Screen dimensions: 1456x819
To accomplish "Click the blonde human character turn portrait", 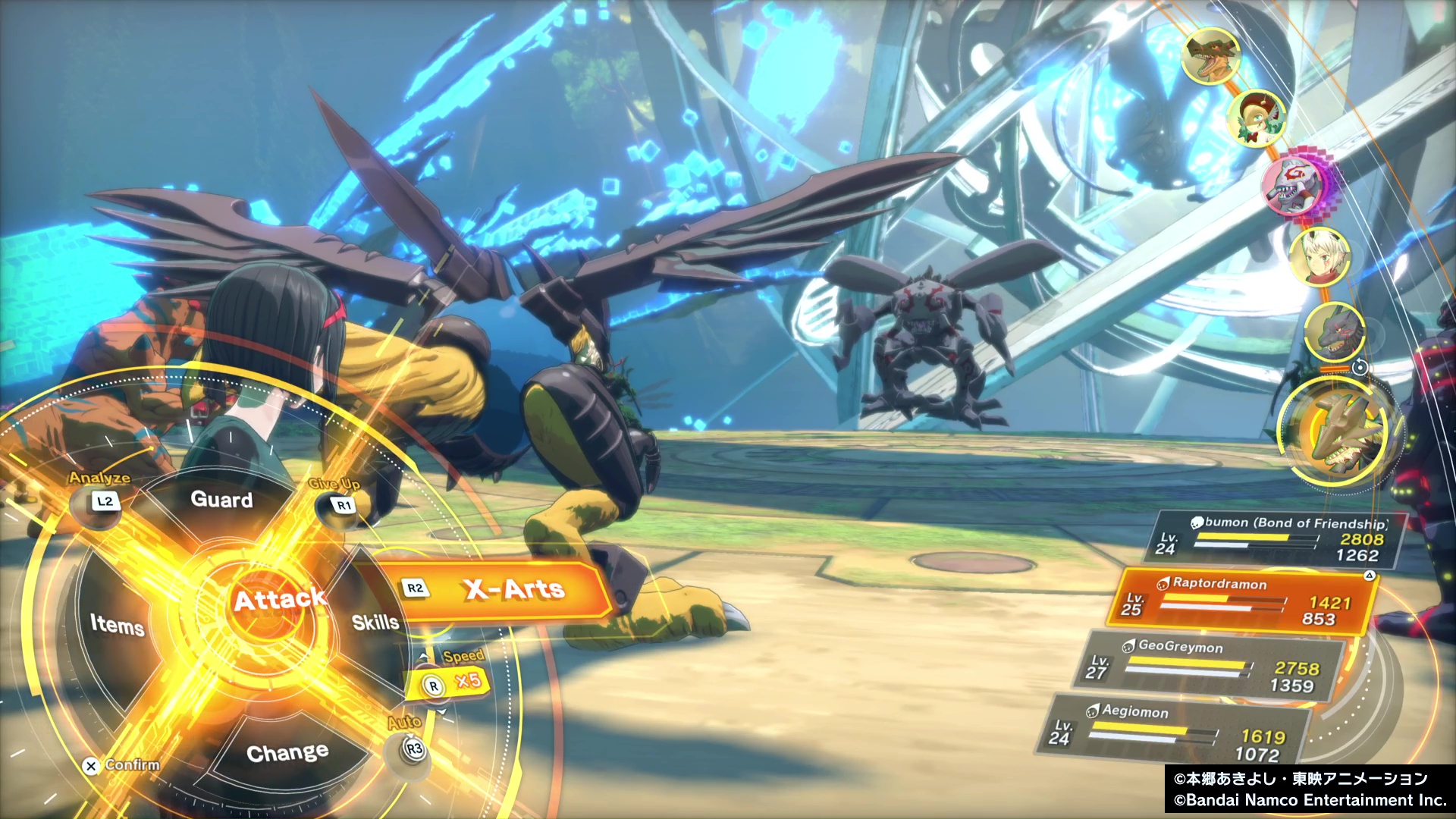I will click(x=1319, y=256).
